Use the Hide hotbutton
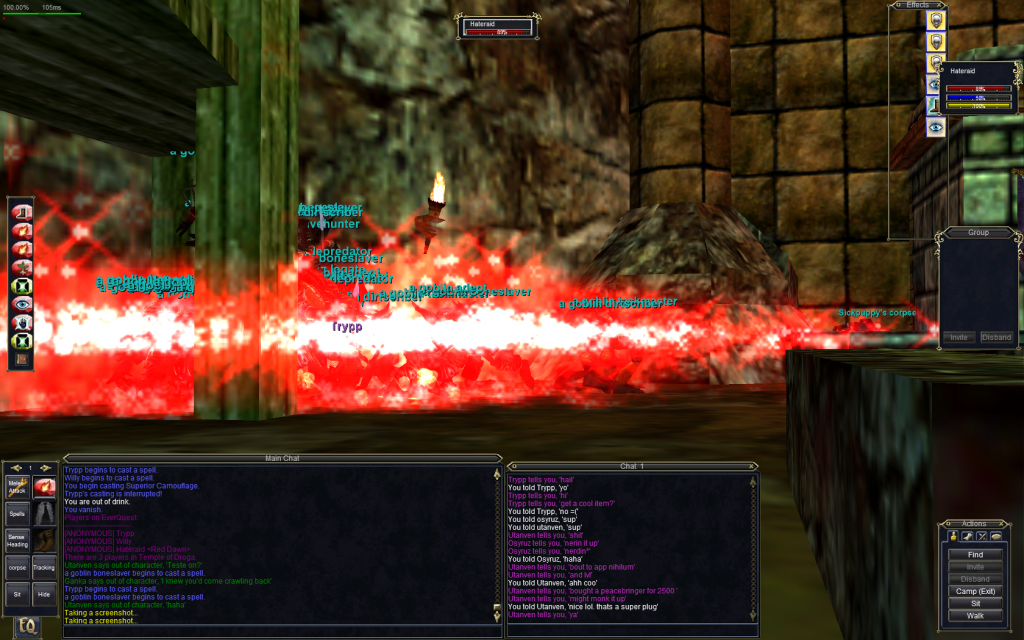The width and height of the screenshot is (1024, 640). (x=44, y=594)
